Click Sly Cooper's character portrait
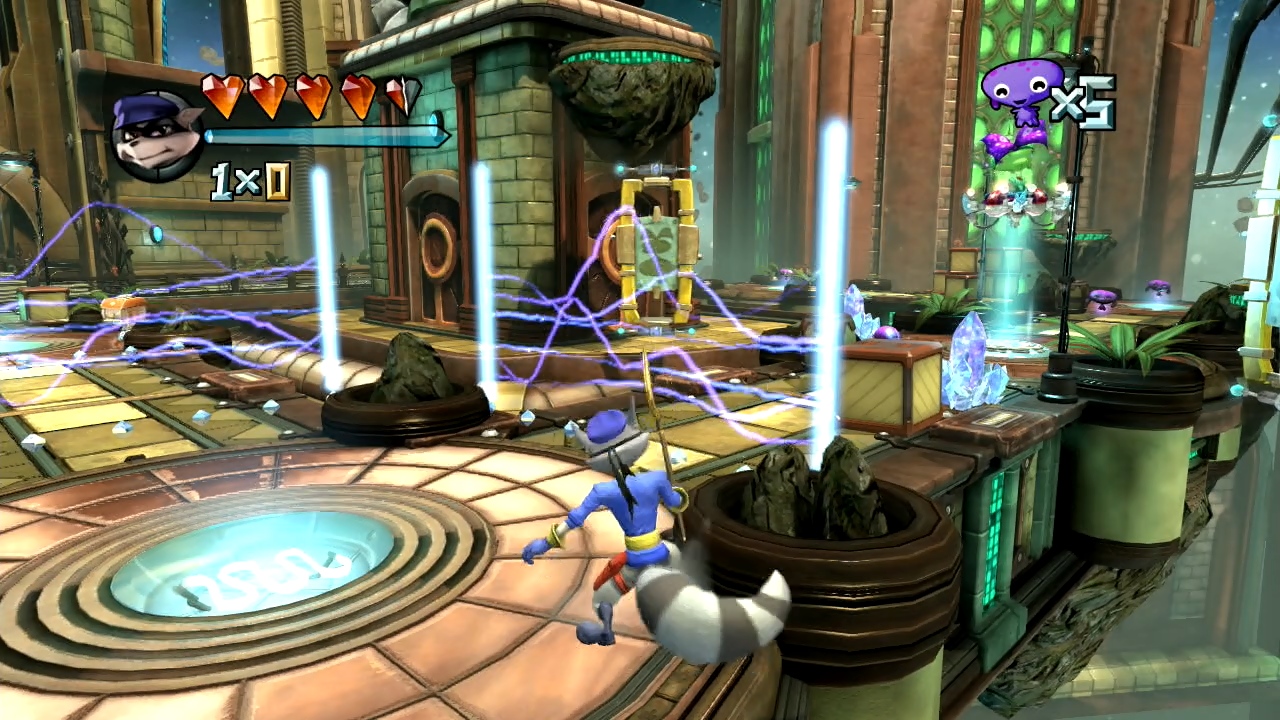 coord(156,136)
